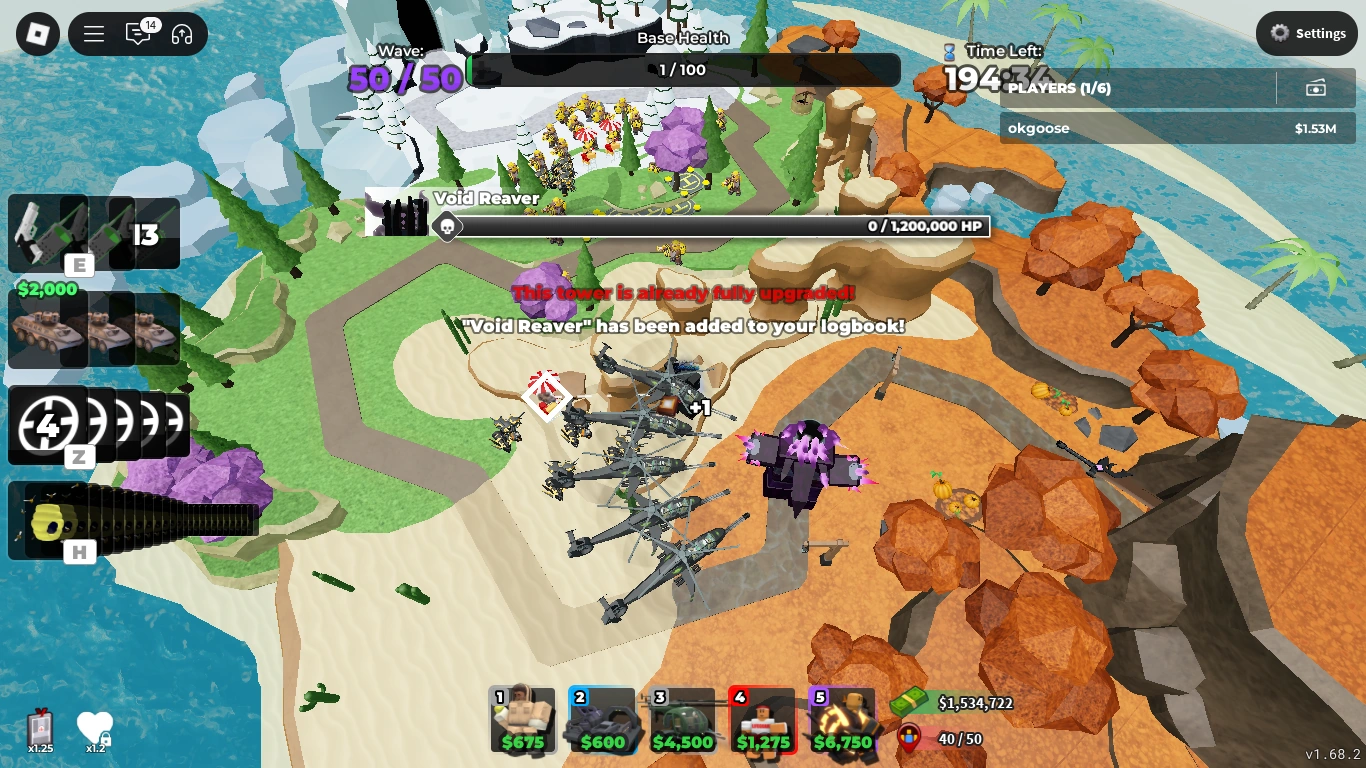Open the Roblox logo menu
This screenshot has height=768, width=1366.
(x=36, y=33)
